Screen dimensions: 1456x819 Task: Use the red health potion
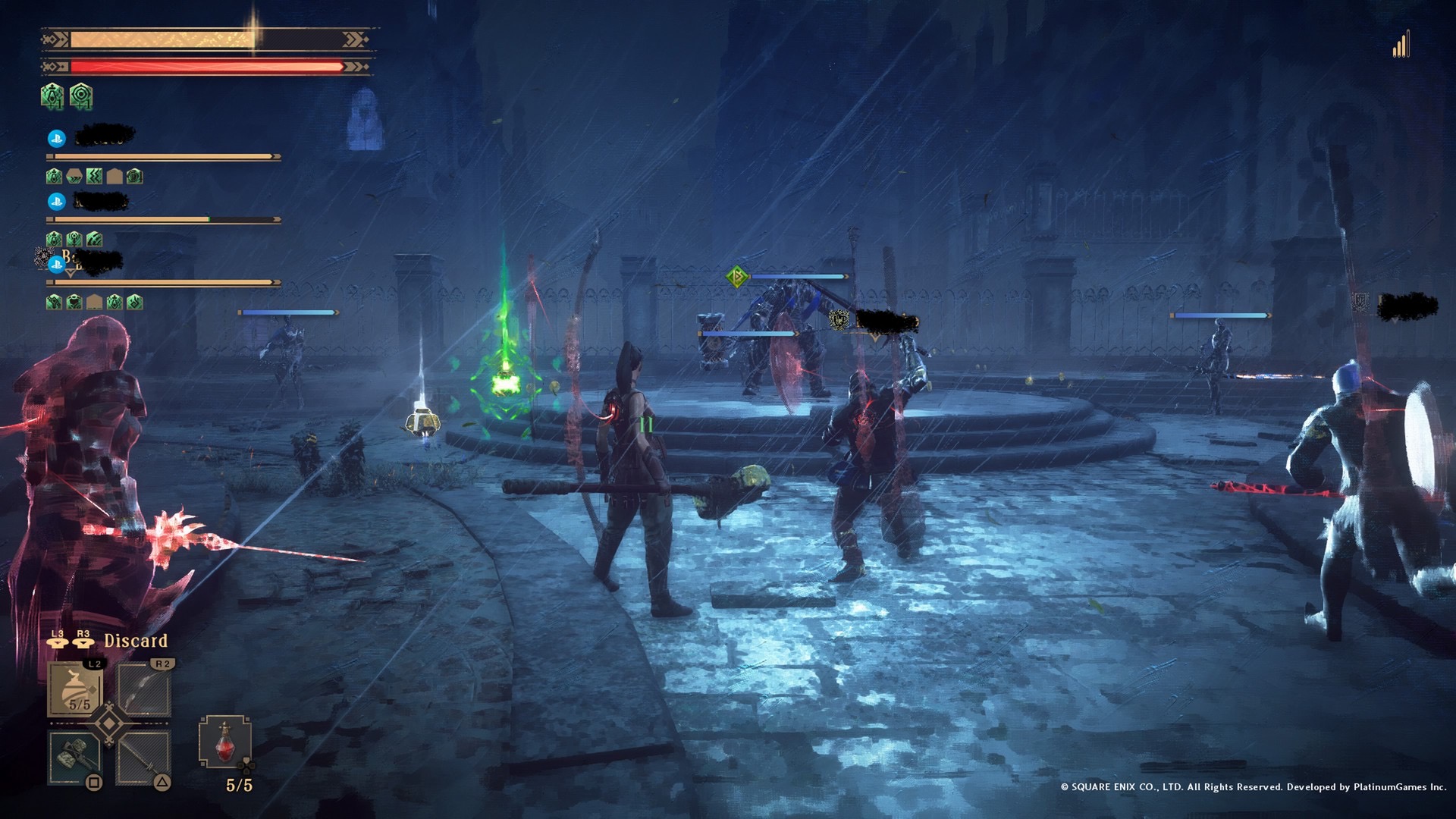point(224,742)
